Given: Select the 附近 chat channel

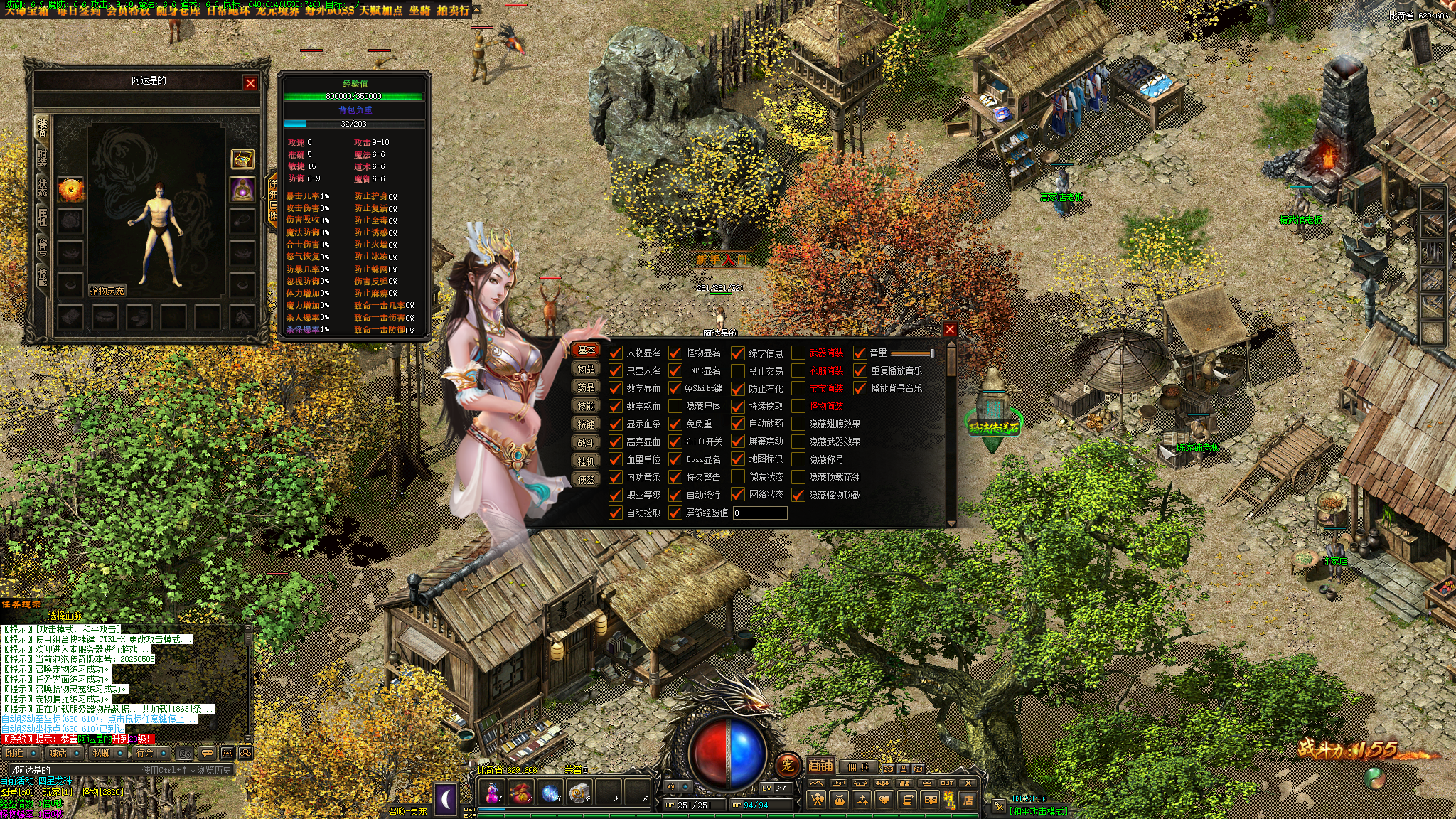Looking at the screenshot, I should (16, 753).
